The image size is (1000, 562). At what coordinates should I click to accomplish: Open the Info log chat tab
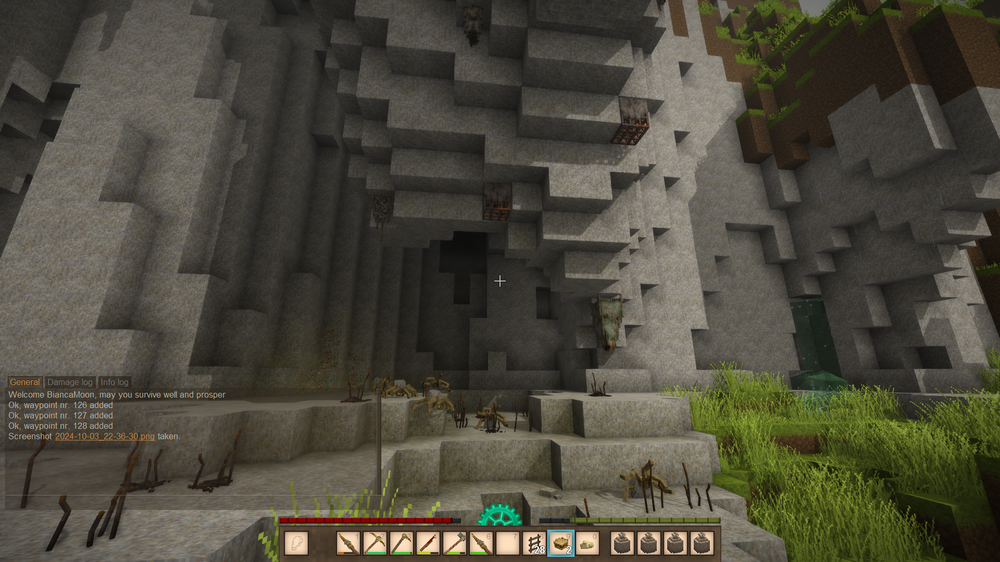coord(114,382)
